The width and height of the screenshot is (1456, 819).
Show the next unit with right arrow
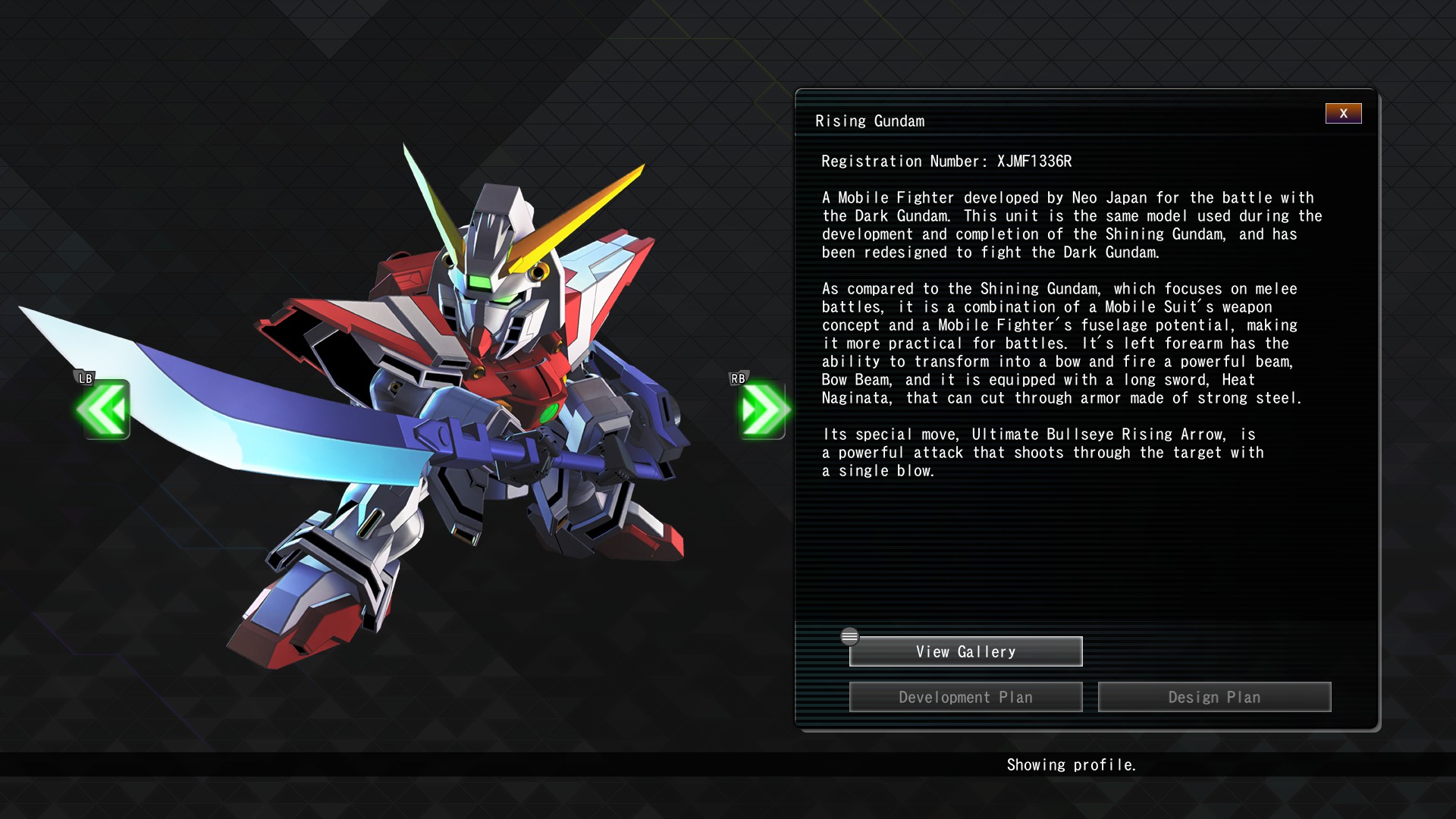click(763, 409)
